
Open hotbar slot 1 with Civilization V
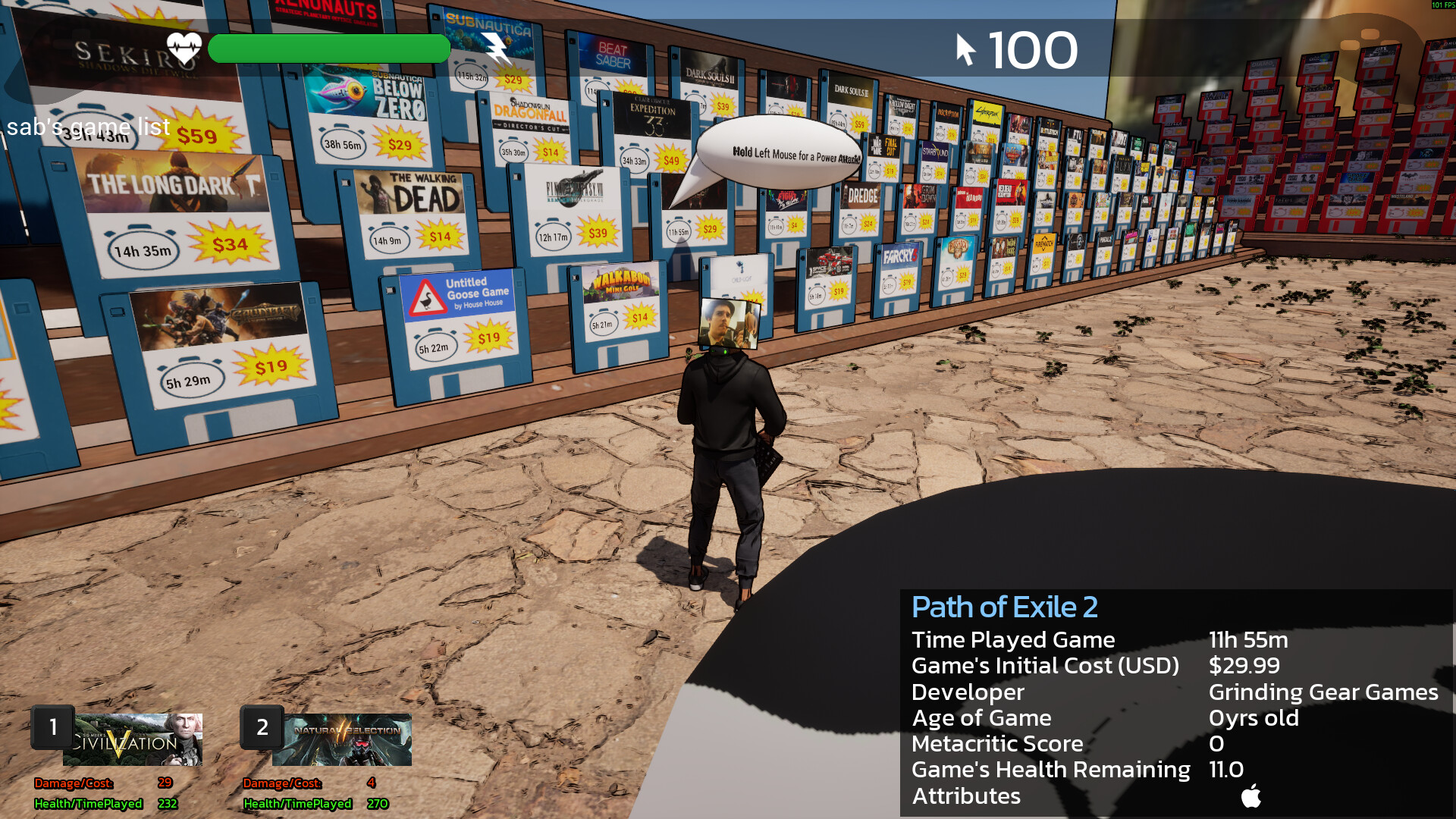pyautogui.click(x=133, y=739)
